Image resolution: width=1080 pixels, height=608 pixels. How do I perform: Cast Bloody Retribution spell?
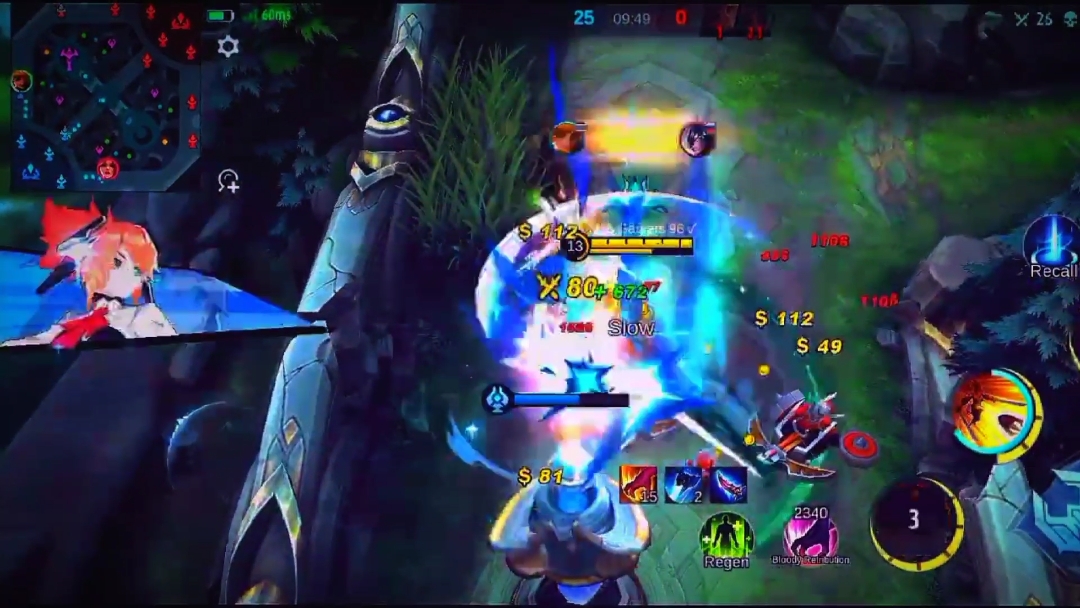pos(810,537)
